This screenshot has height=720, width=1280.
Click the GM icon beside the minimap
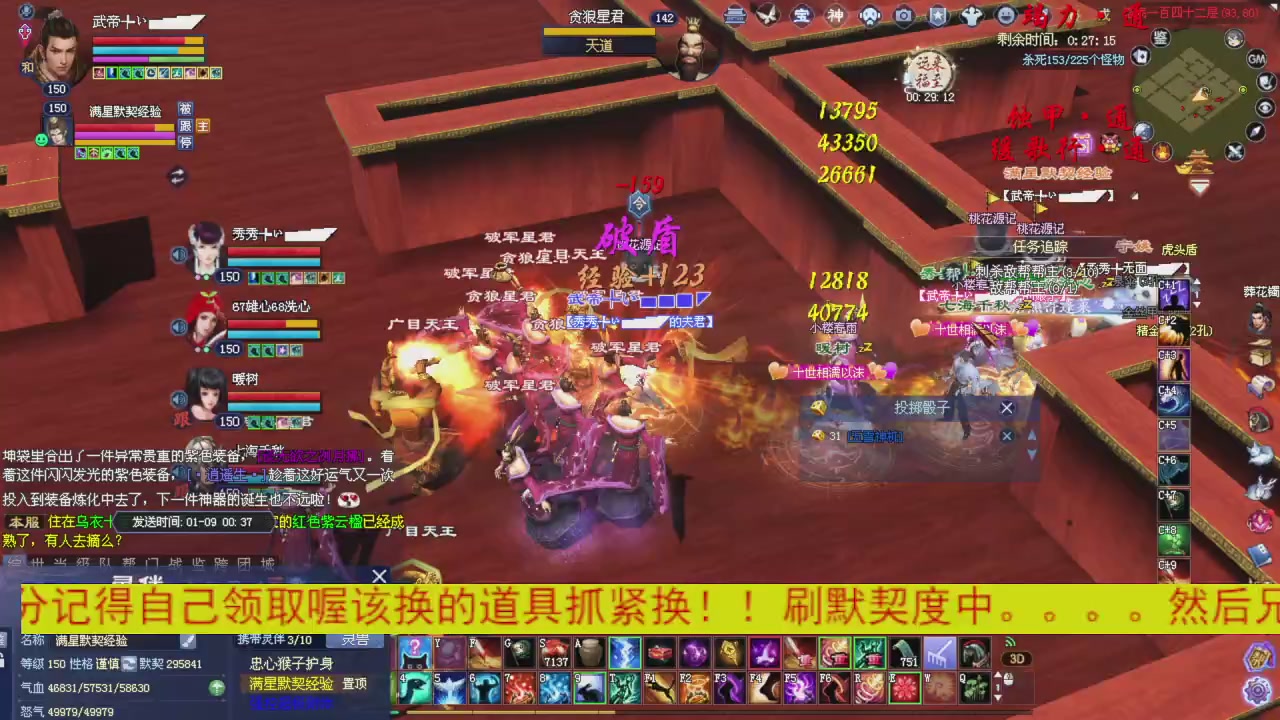coord(1256,59)
